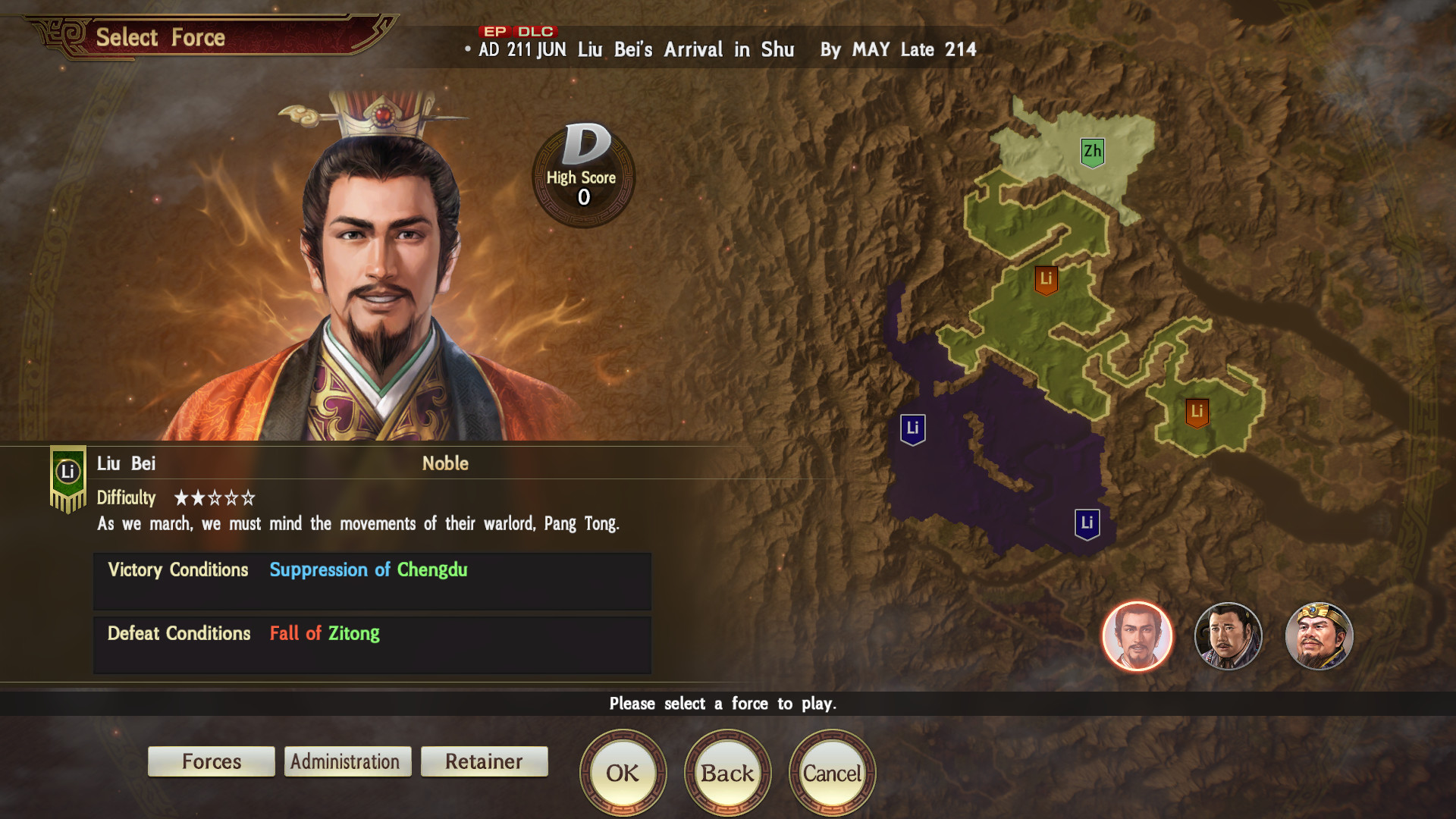The image size is (1456, 819).
Task: Choose the rightmost yellow-crowned force portrait
Action: (1319, 636)
